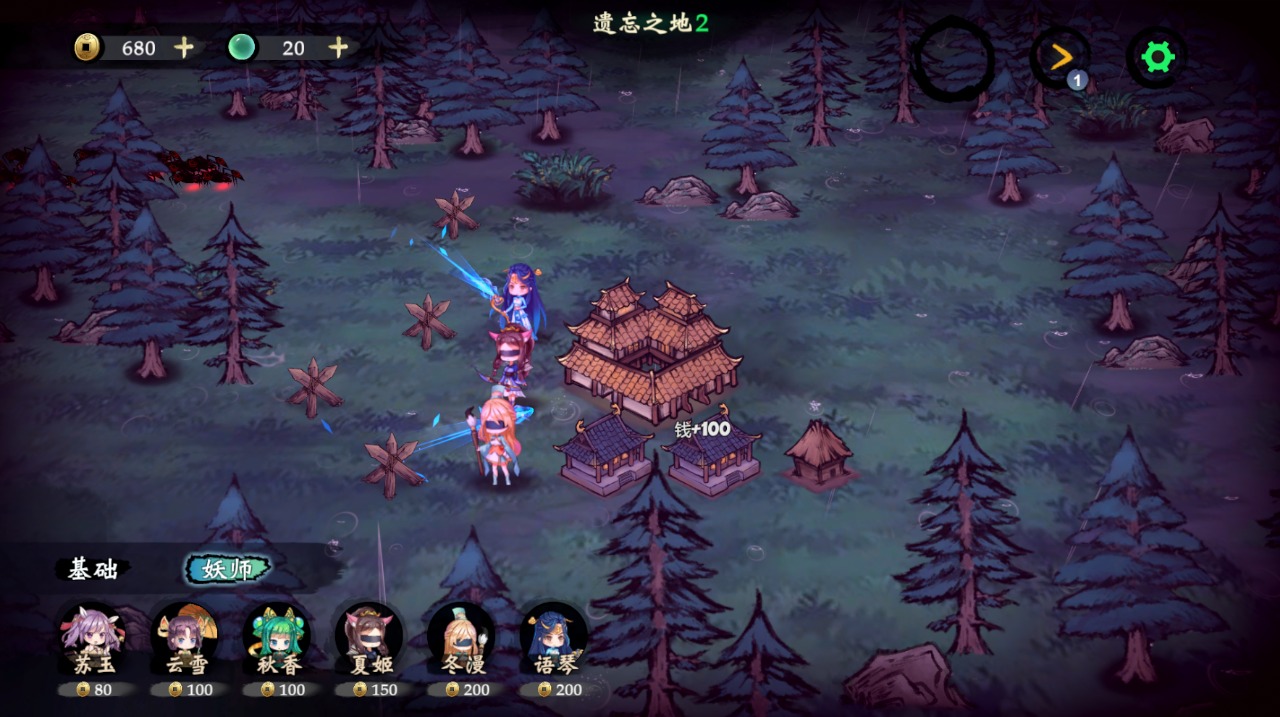The width and height of the screenshot is (1280, 717).
Task: Switch to the 基础 tab
Action: [93, 569]
